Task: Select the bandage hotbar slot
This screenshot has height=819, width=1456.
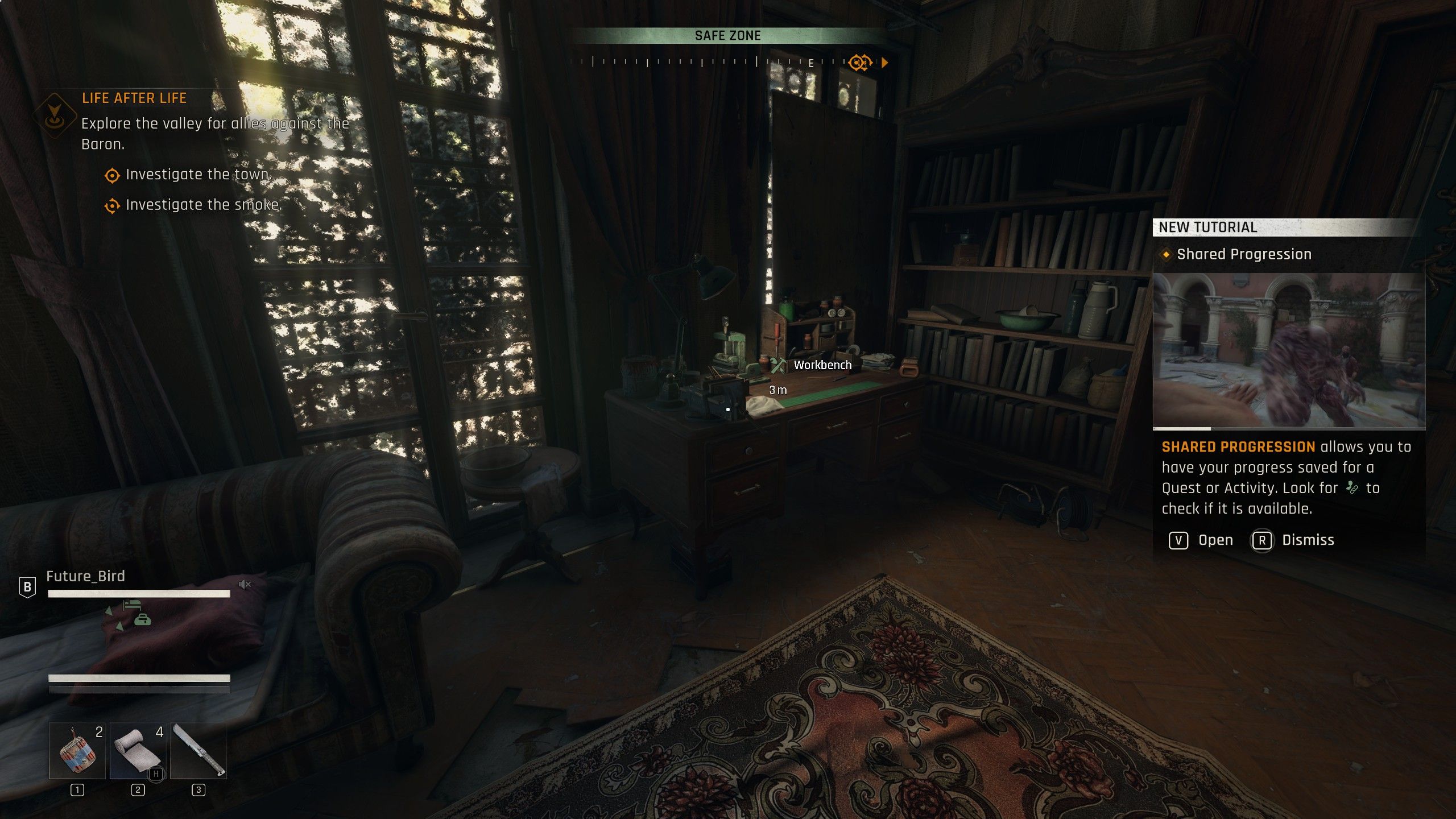Action: click(138, 750)
